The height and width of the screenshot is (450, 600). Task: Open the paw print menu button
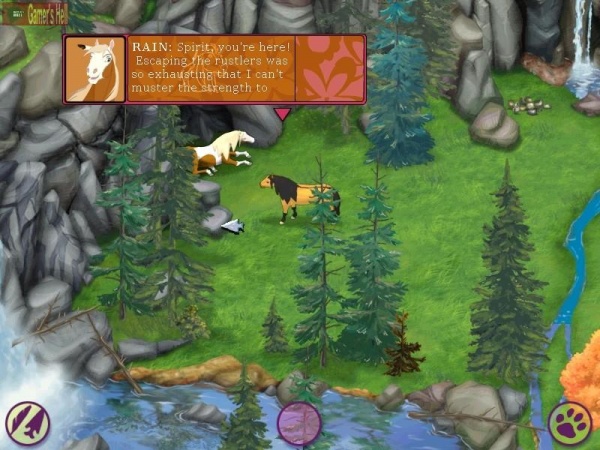click(x=570, y=423)
